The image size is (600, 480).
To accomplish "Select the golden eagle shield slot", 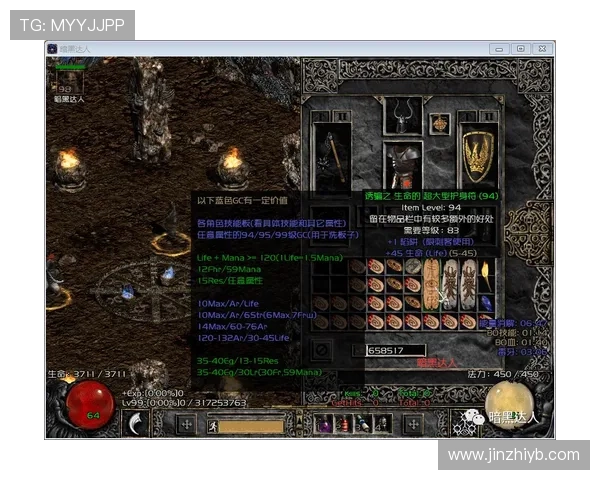I will coord(479,154).
